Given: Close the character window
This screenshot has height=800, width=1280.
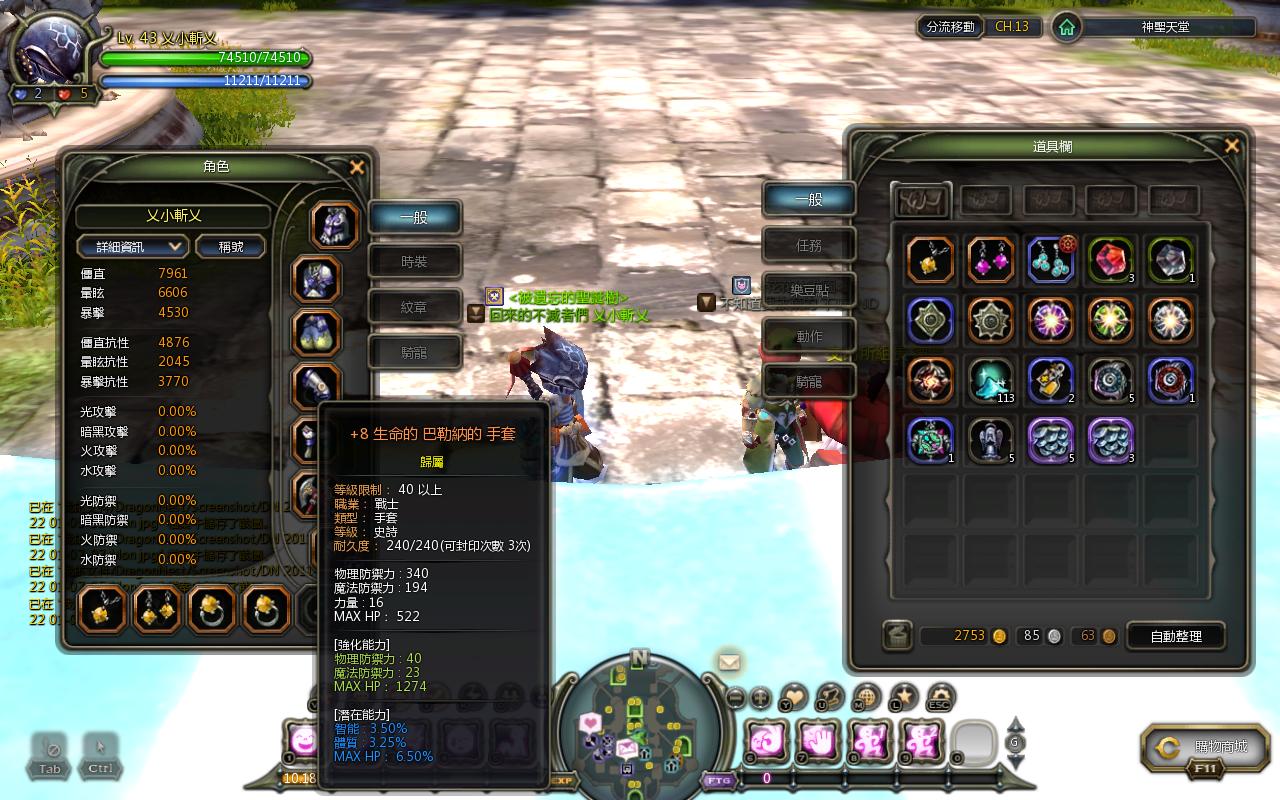Looking at the screenshot, I should point(357,168).
